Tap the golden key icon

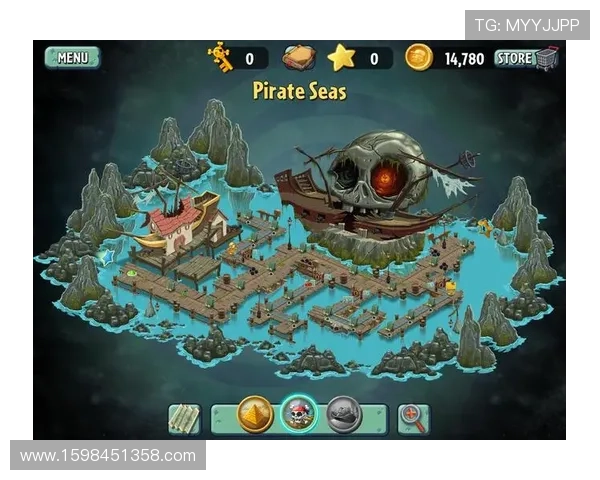220,57
